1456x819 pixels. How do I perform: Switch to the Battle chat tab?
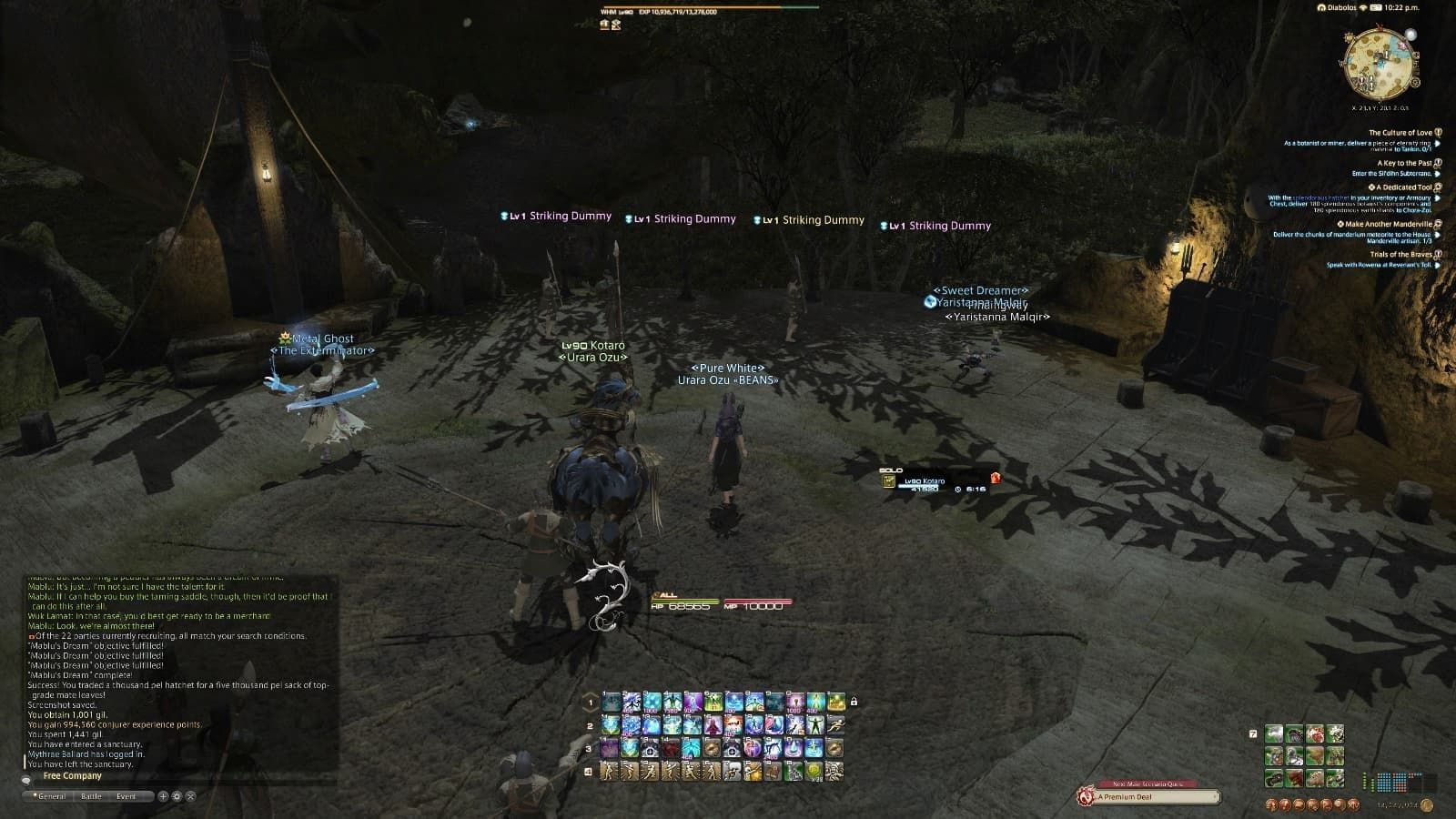pyautogui.click(x=91, y=795)
